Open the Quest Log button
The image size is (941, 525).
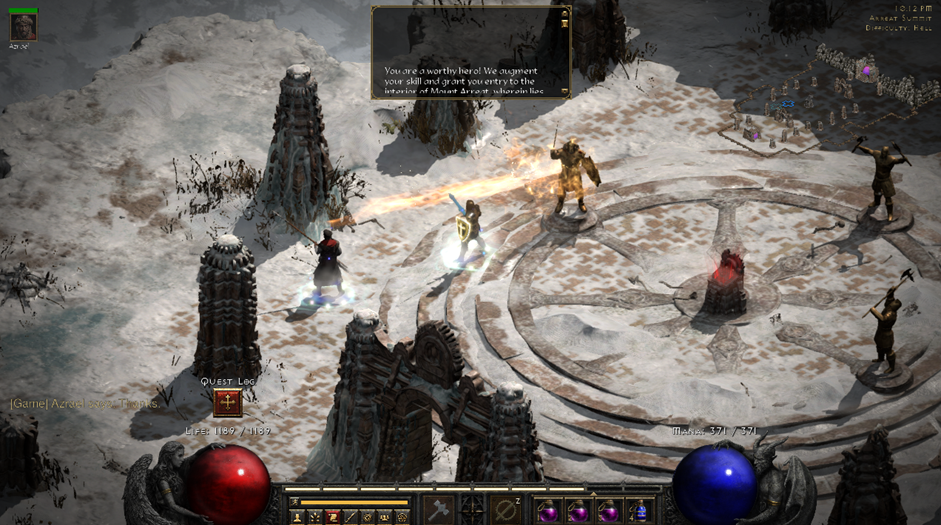click(x=229, y=403)
